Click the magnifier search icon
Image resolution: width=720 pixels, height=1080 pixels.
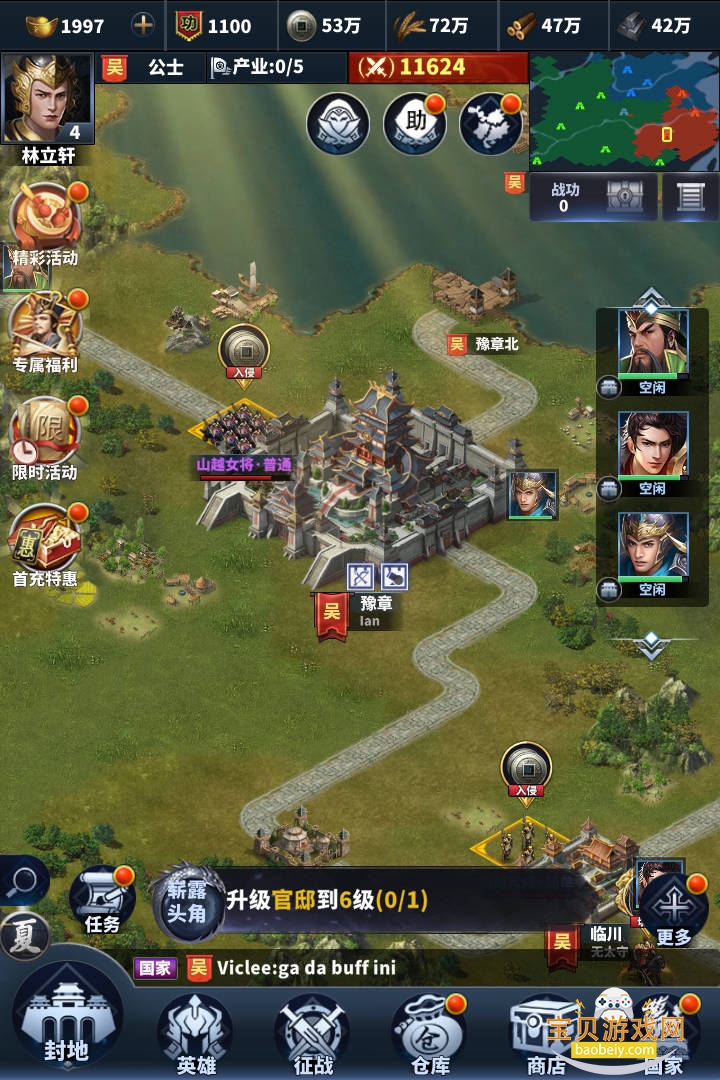coord(23,881)
